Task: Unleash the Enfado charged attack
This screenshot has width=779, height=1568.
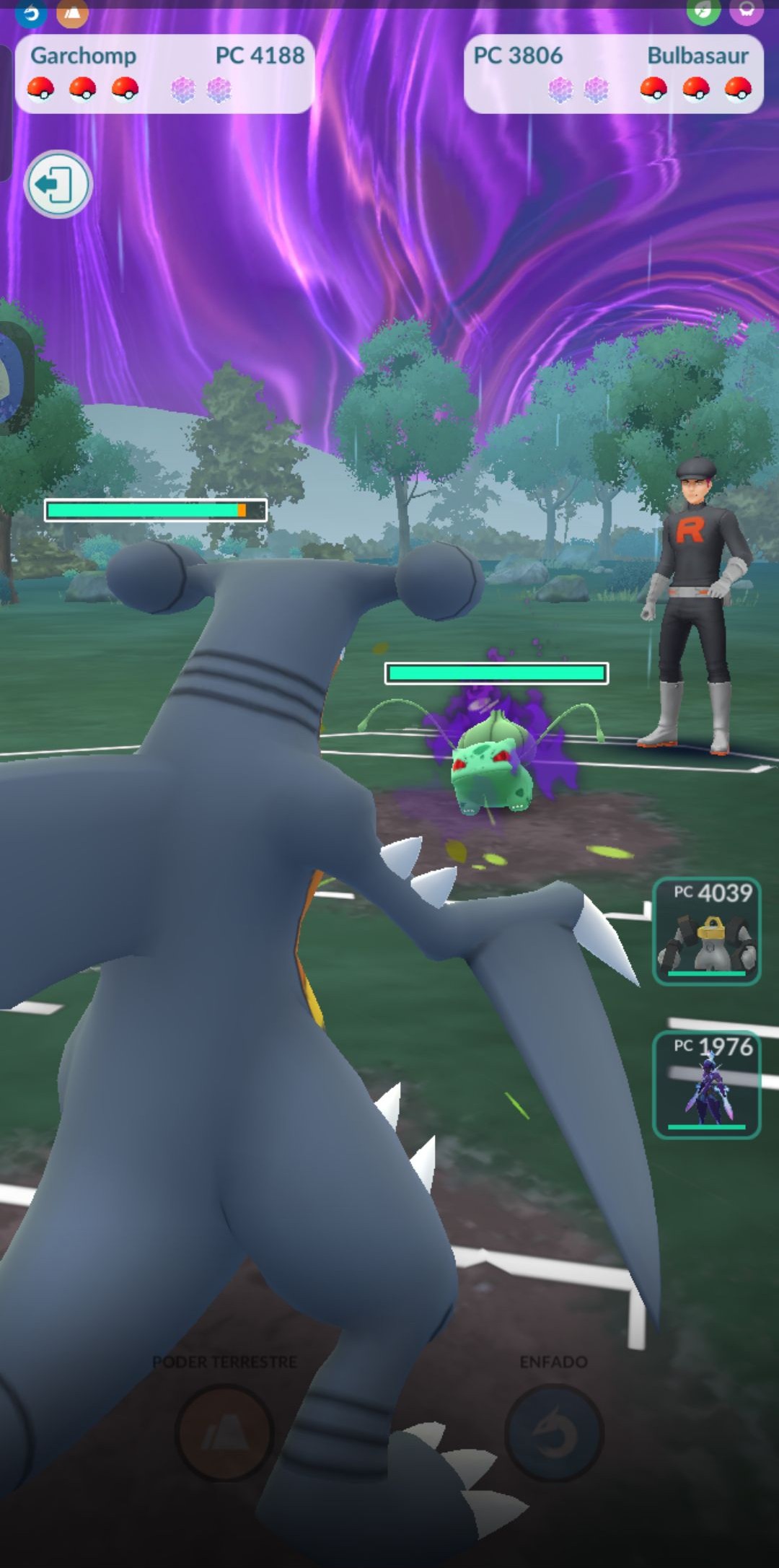Action: [x=554, y=1433]
